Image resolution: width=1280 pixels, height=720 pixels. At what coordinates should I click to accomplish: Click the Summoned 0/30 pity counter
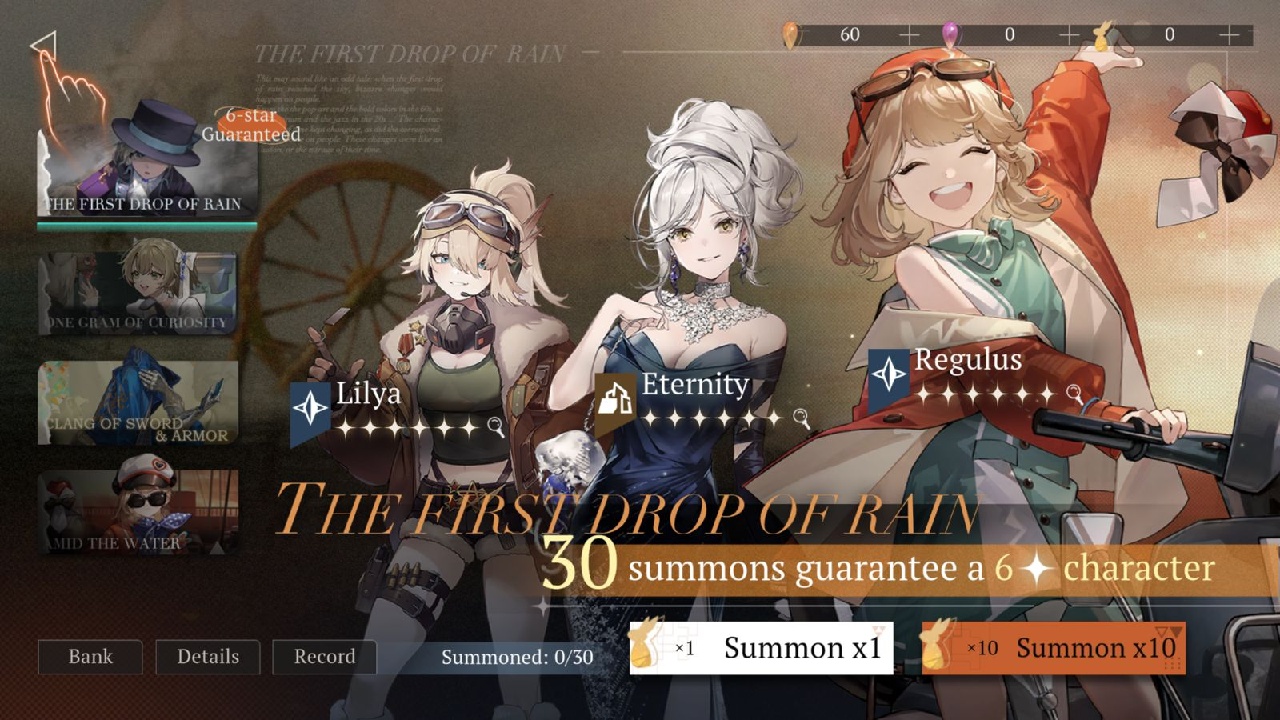click(x=516, y=657)
